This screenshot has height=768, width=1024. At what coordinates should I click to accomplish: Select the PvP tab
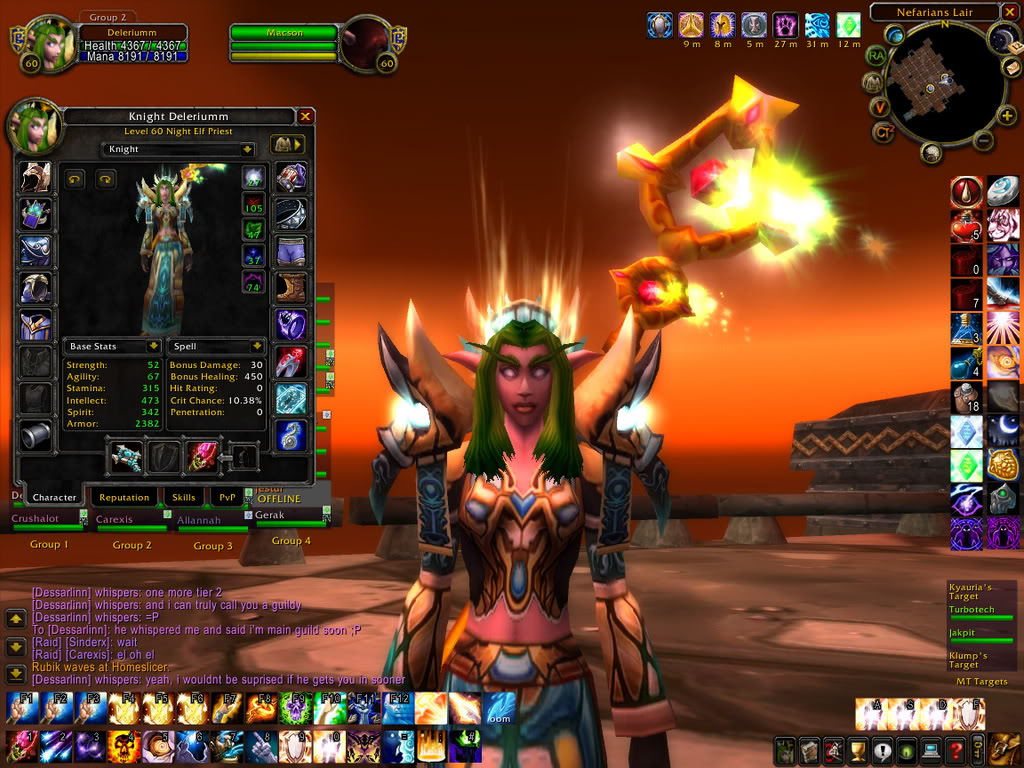[228, 497]
